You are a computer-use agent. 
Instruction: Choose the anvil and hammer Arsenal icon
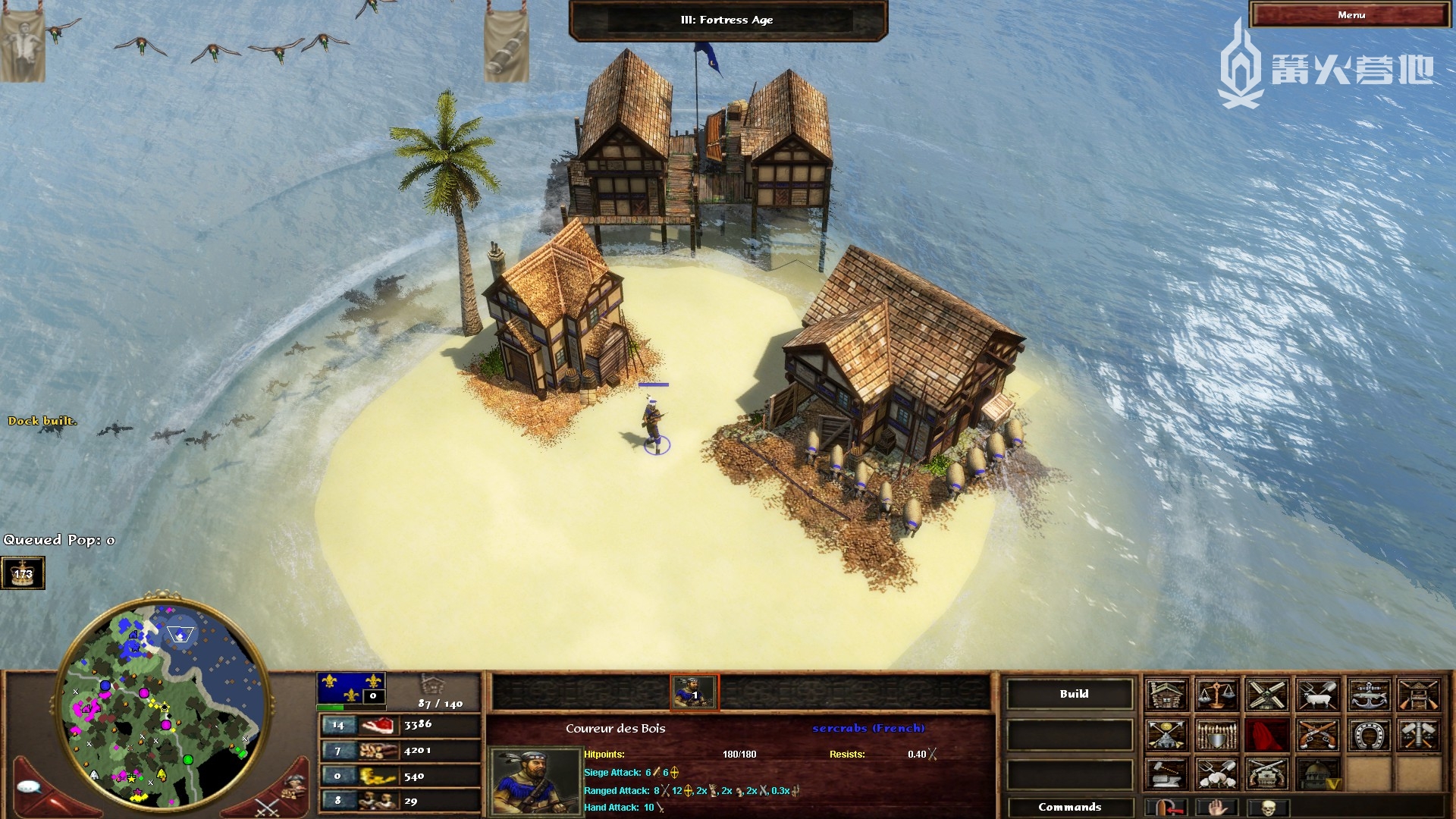pos(1166,773)
